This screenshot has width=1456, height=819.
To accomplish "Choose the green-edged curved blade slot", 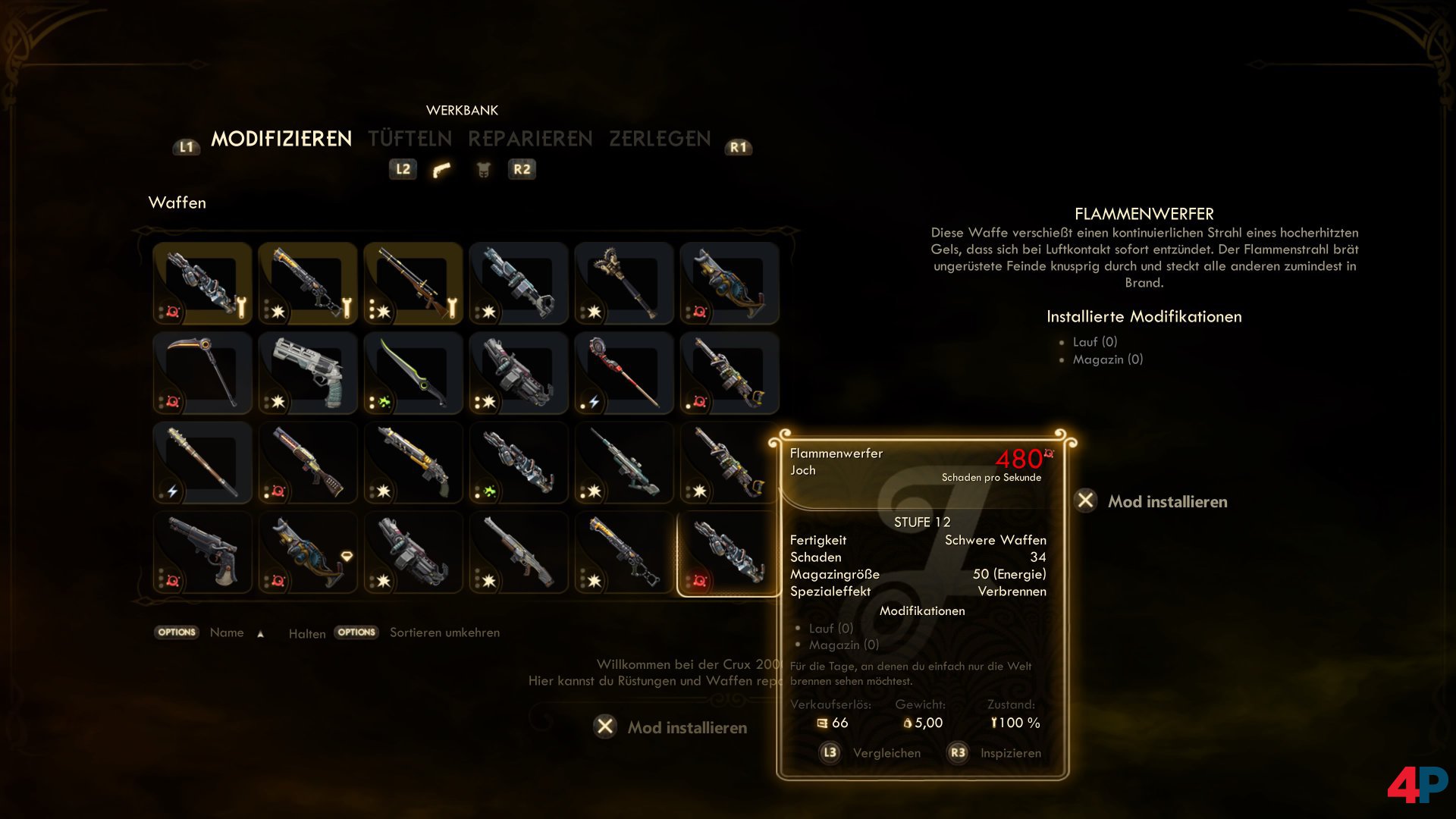I will (413, 373).
